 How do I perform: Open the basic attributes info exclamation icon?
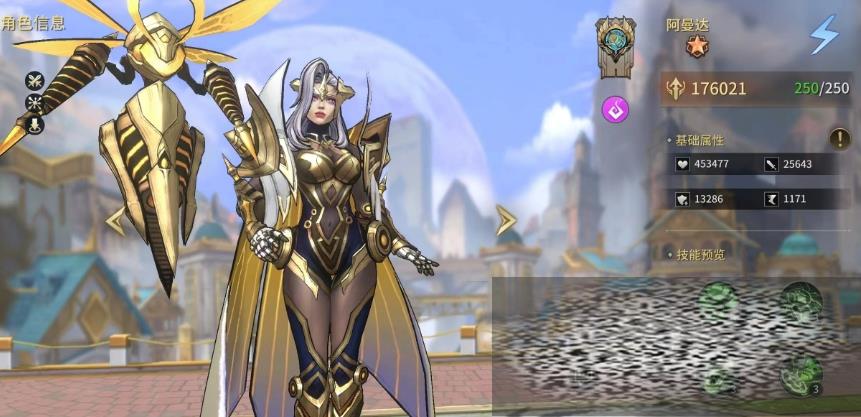[838, 140]
